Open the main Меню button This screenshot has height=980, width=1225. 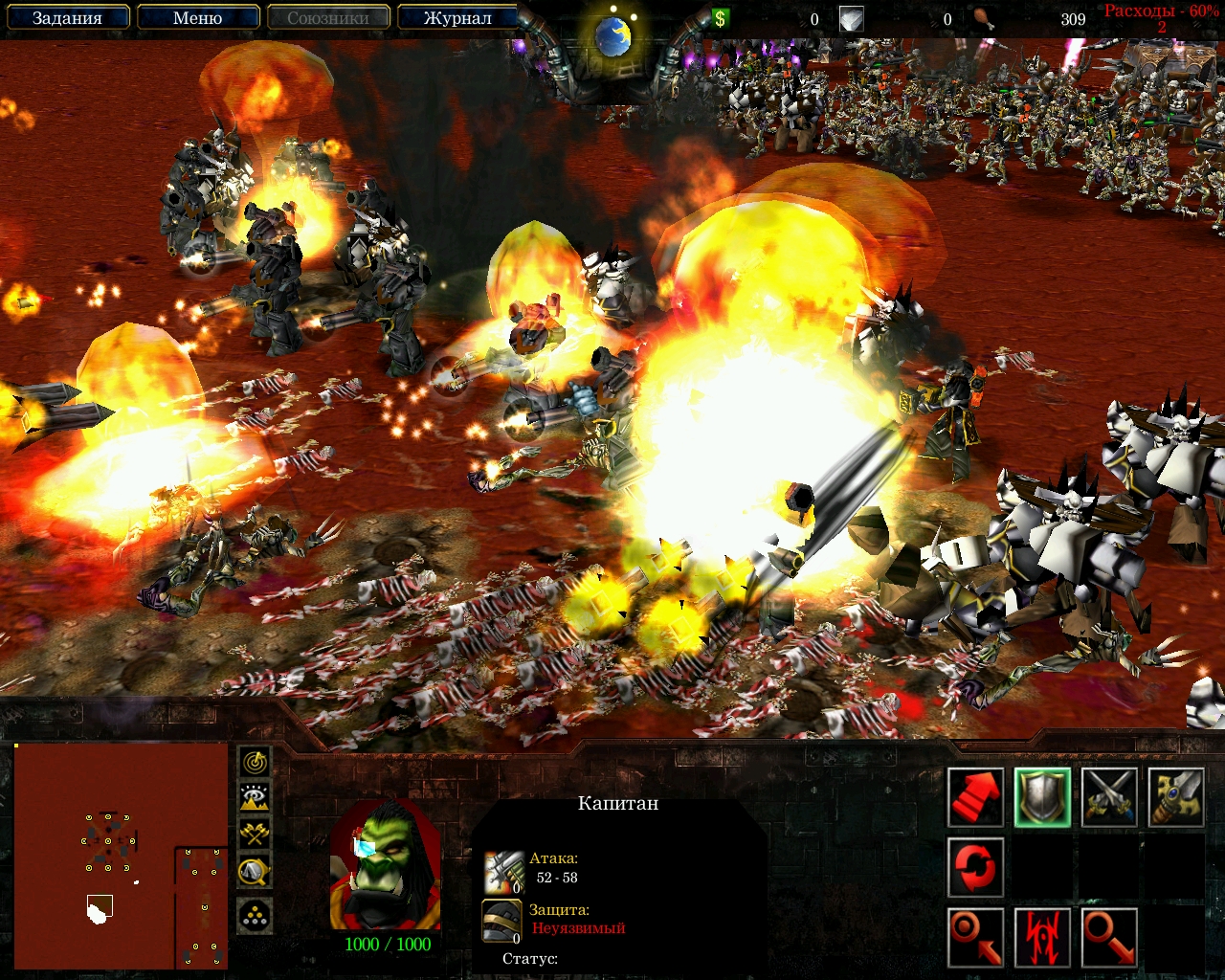(x=198, y=18)
